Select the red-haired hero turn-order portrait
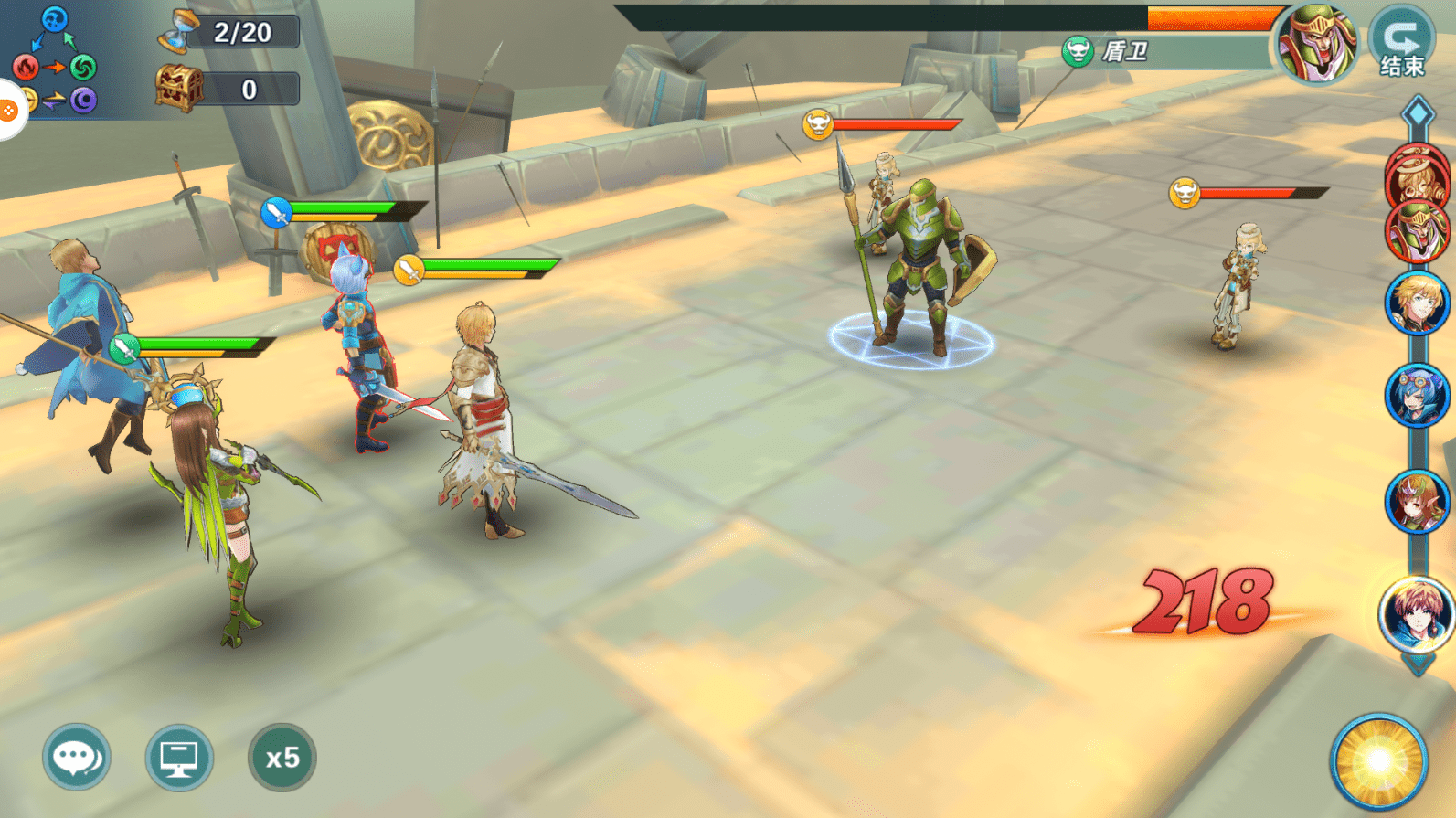The image size is (1456, 818). click(x=1416, y=612)
